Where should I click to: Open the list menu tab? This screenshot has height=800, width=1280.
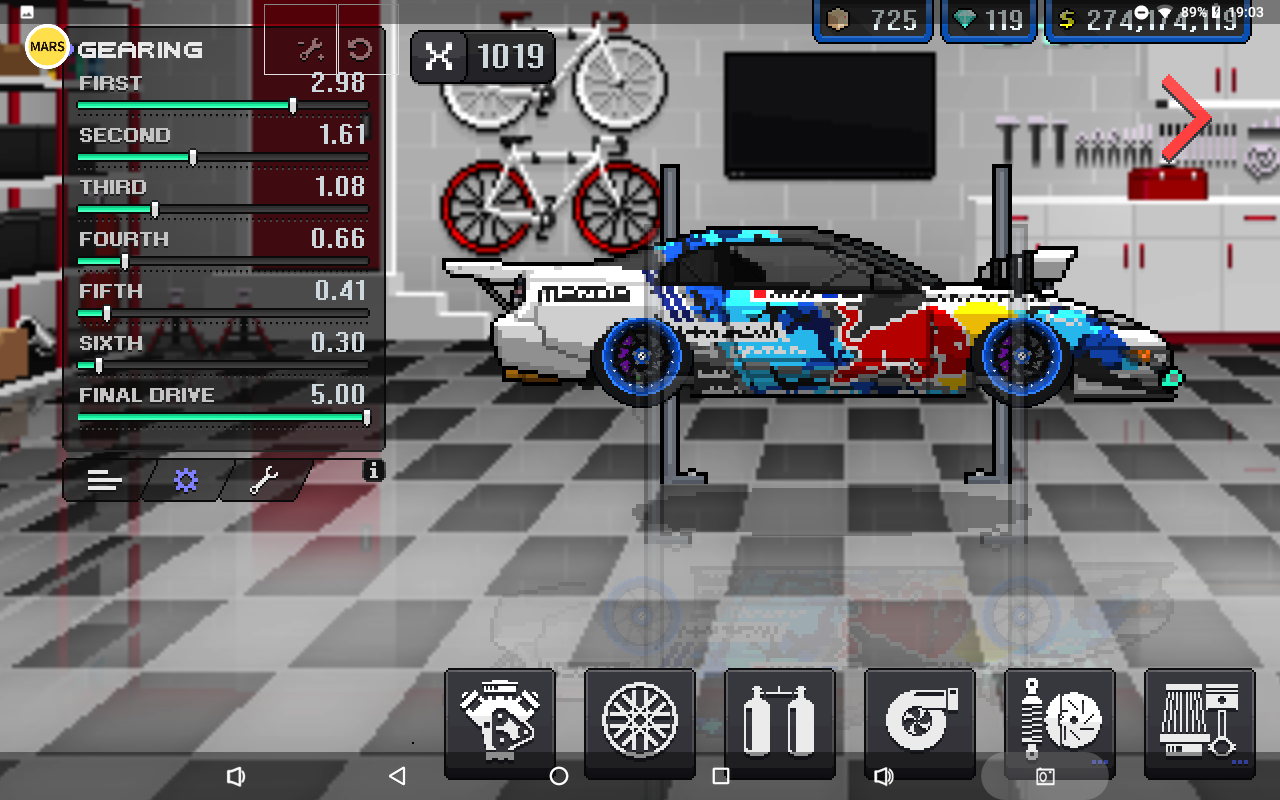click(x=104, y=481)
